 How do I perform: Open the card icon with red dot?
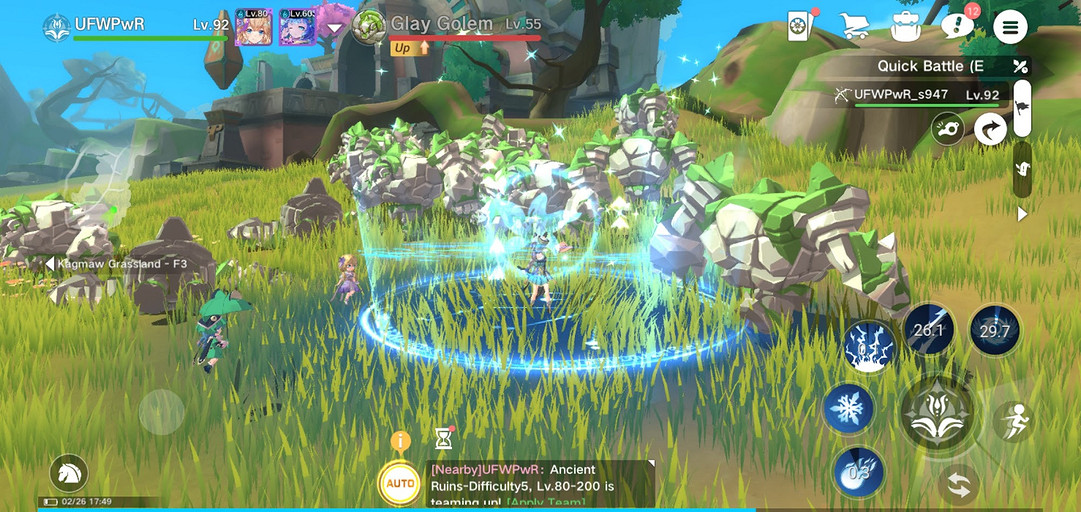point(799,27)
